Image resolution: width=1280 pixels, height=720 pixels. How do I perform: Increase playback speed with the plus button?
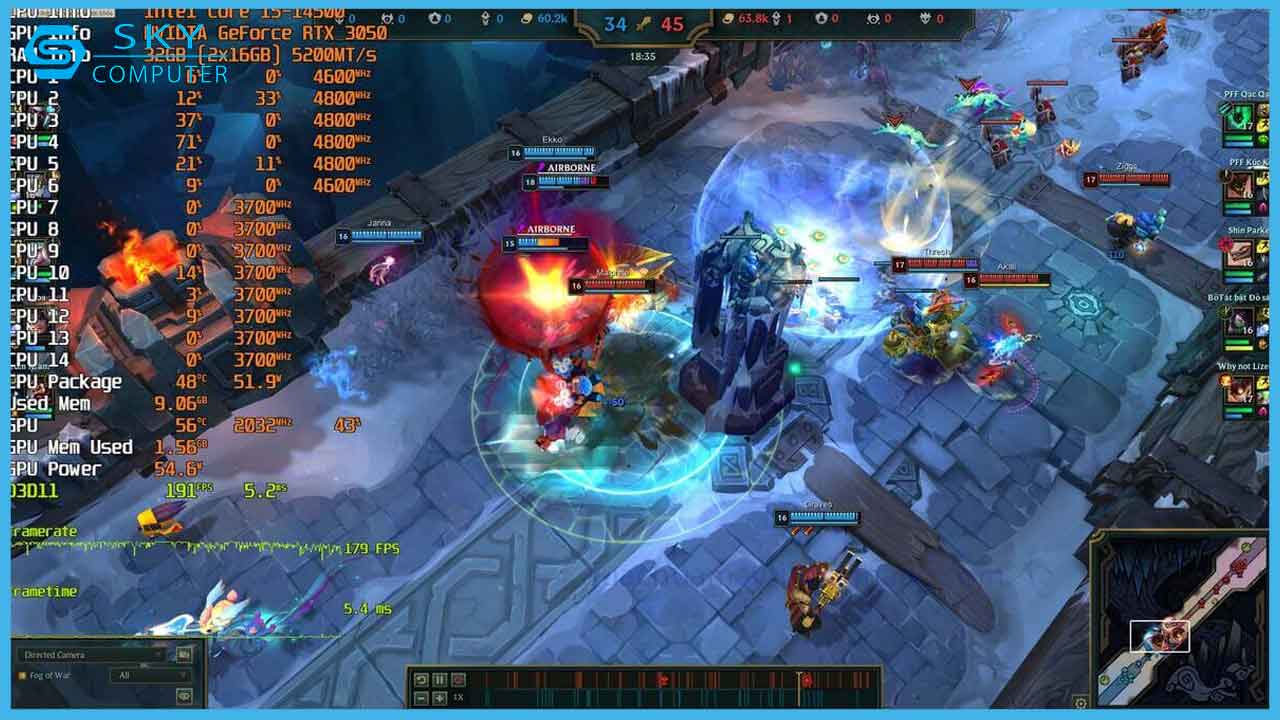click(439, 698)
